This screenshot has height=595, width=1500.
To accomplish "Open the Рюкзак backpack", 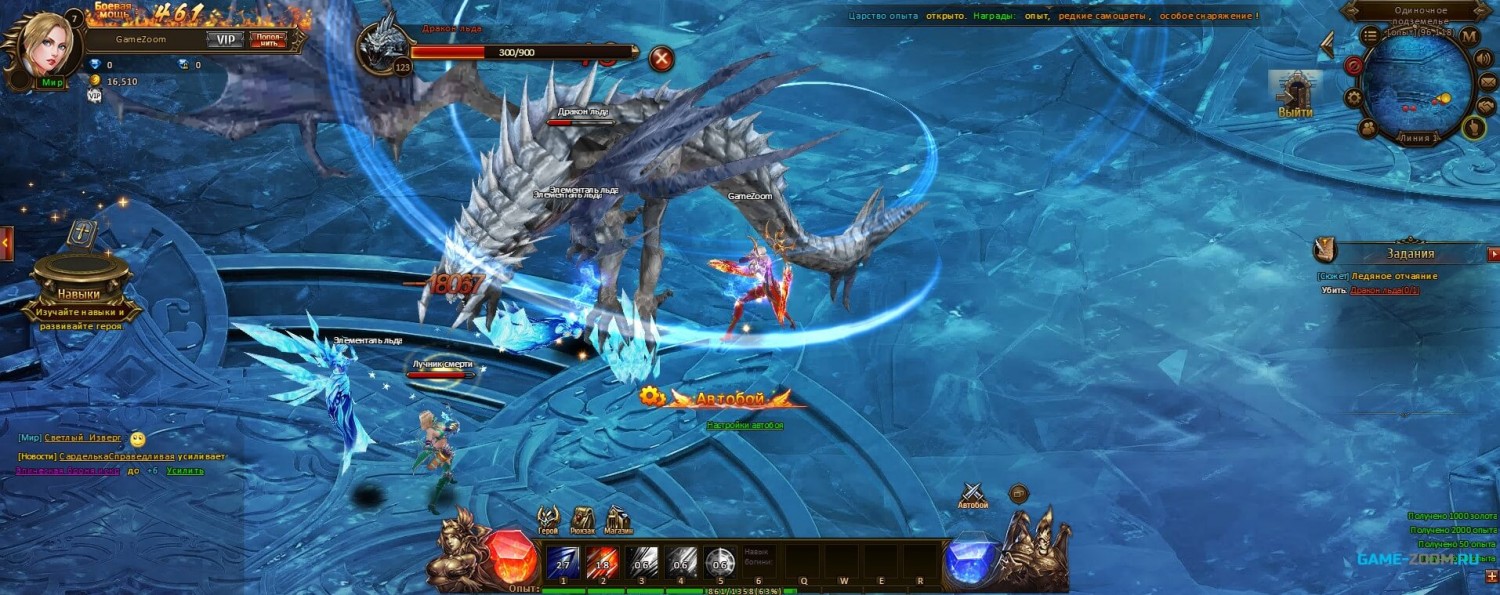I will click(x=583, y=518).
